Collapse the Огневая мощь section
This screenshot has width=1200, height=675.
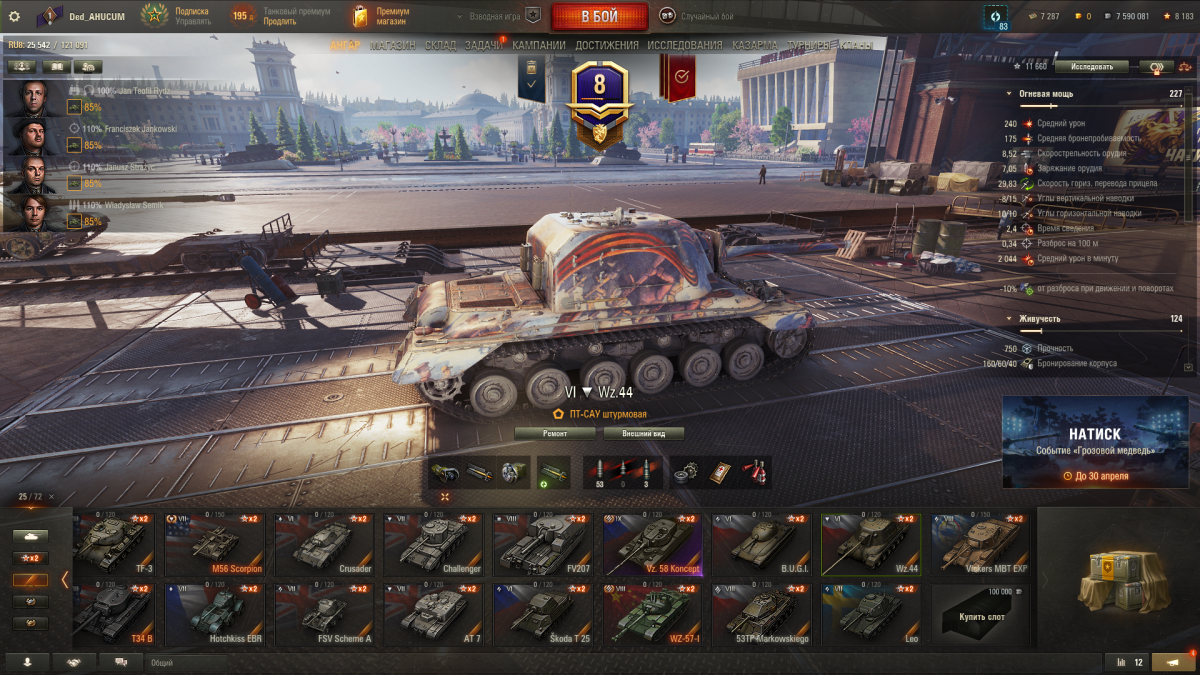pyautogui.click(x=1009, y=95)
